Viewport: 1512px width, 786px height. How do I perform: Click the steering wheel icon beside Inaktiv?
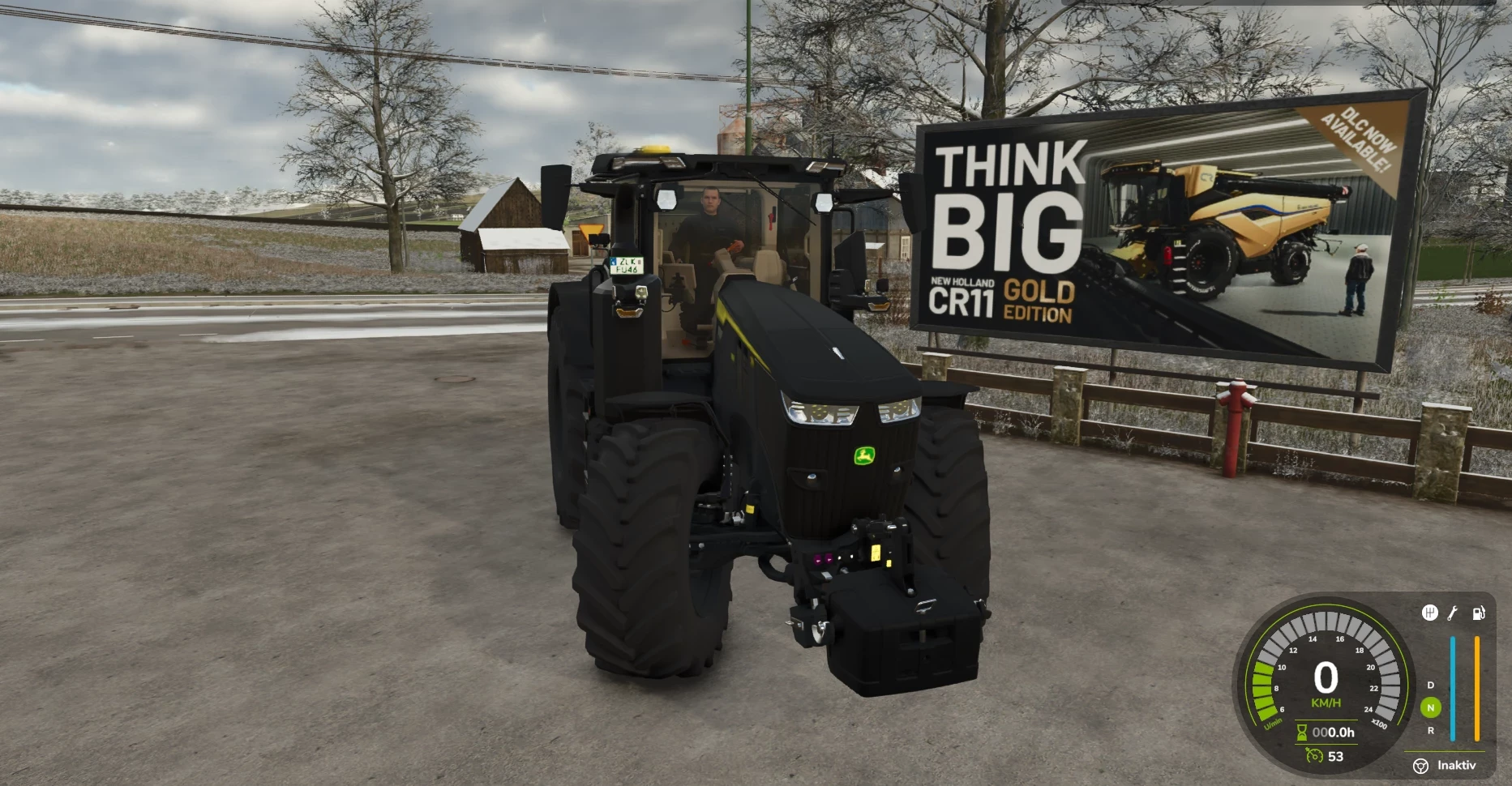(1421, 765)
